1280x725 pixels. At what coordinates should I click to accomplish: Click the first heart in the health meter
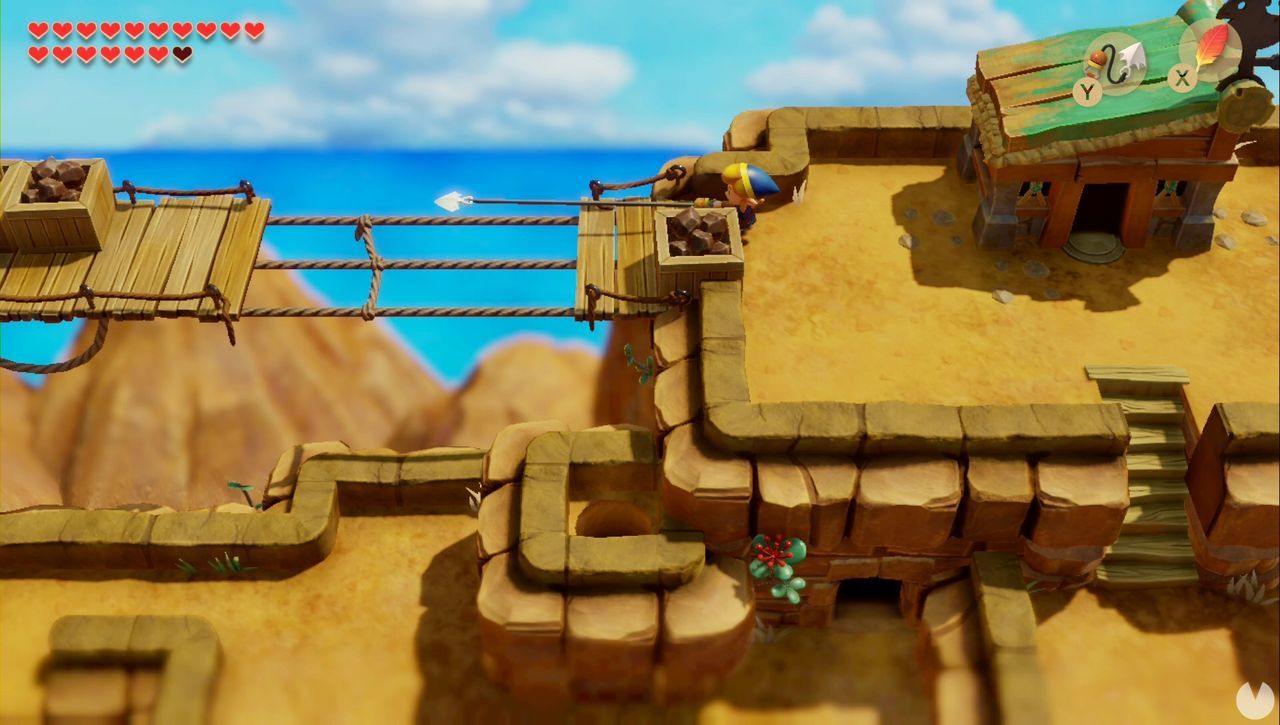(37, 29)
